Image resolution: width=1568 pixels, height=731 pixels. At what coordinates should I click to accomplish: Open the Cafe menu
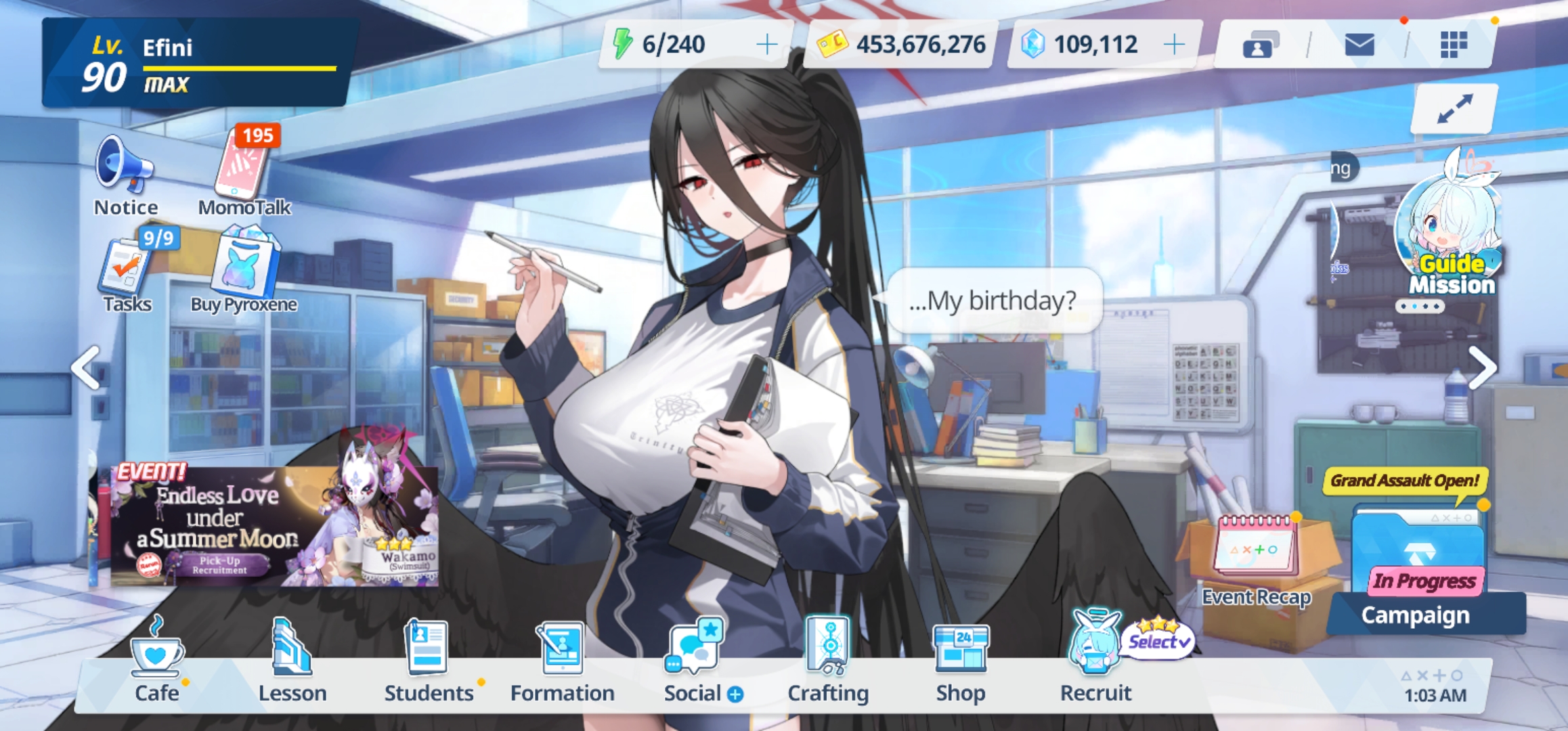(157, 660)
